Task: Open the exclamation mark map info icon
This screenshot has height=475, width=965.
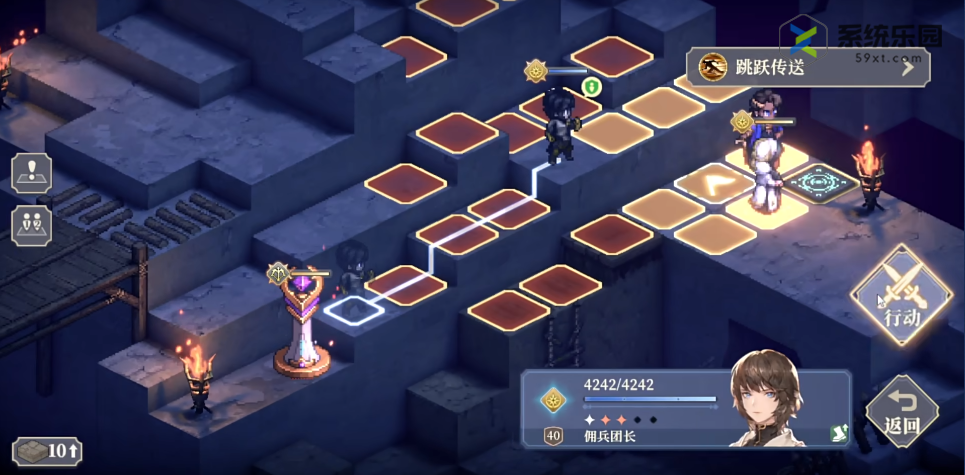Action: [x=31, y=172]
